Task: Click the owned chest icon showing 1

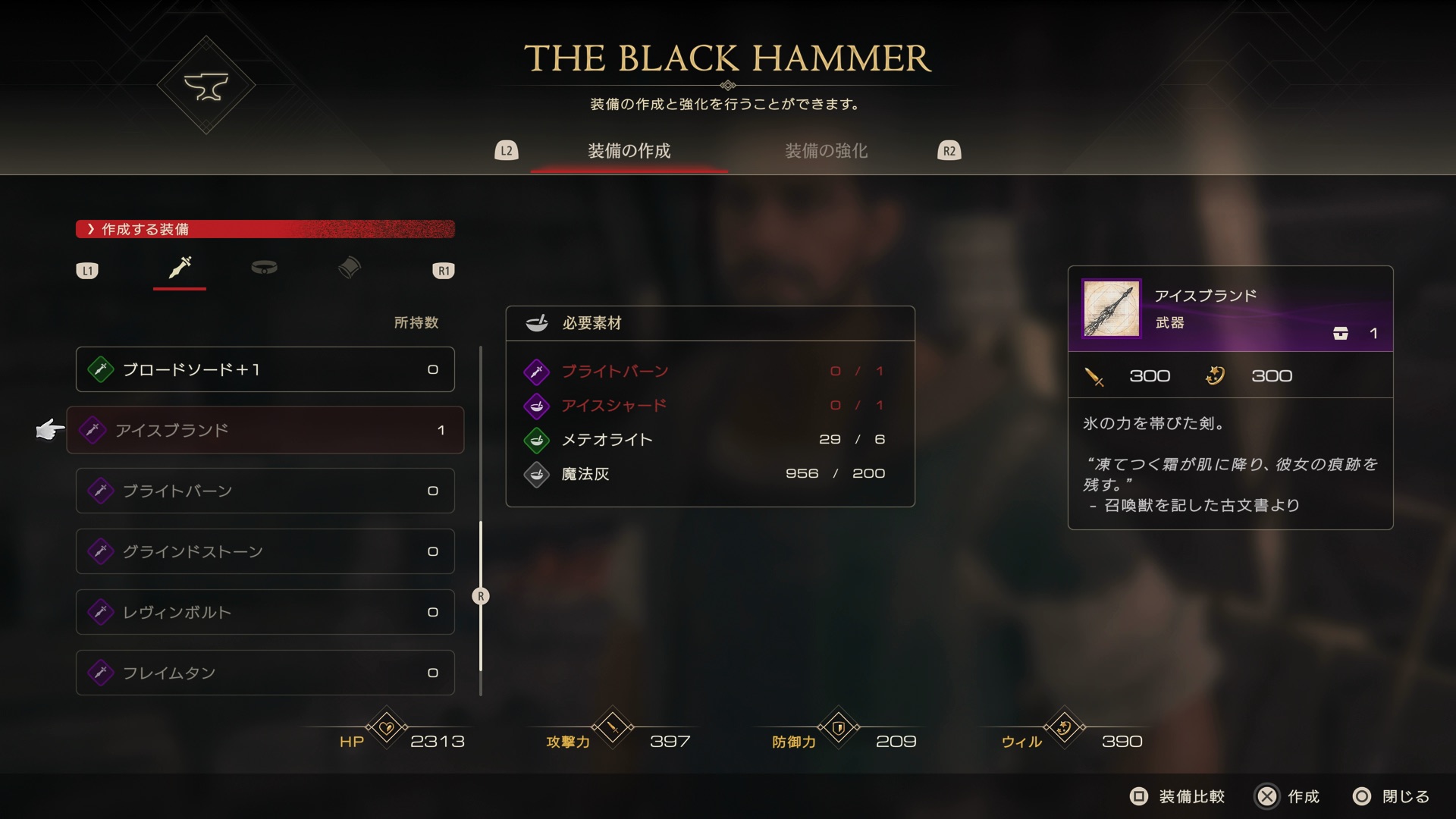Action: click(1341, 333)
